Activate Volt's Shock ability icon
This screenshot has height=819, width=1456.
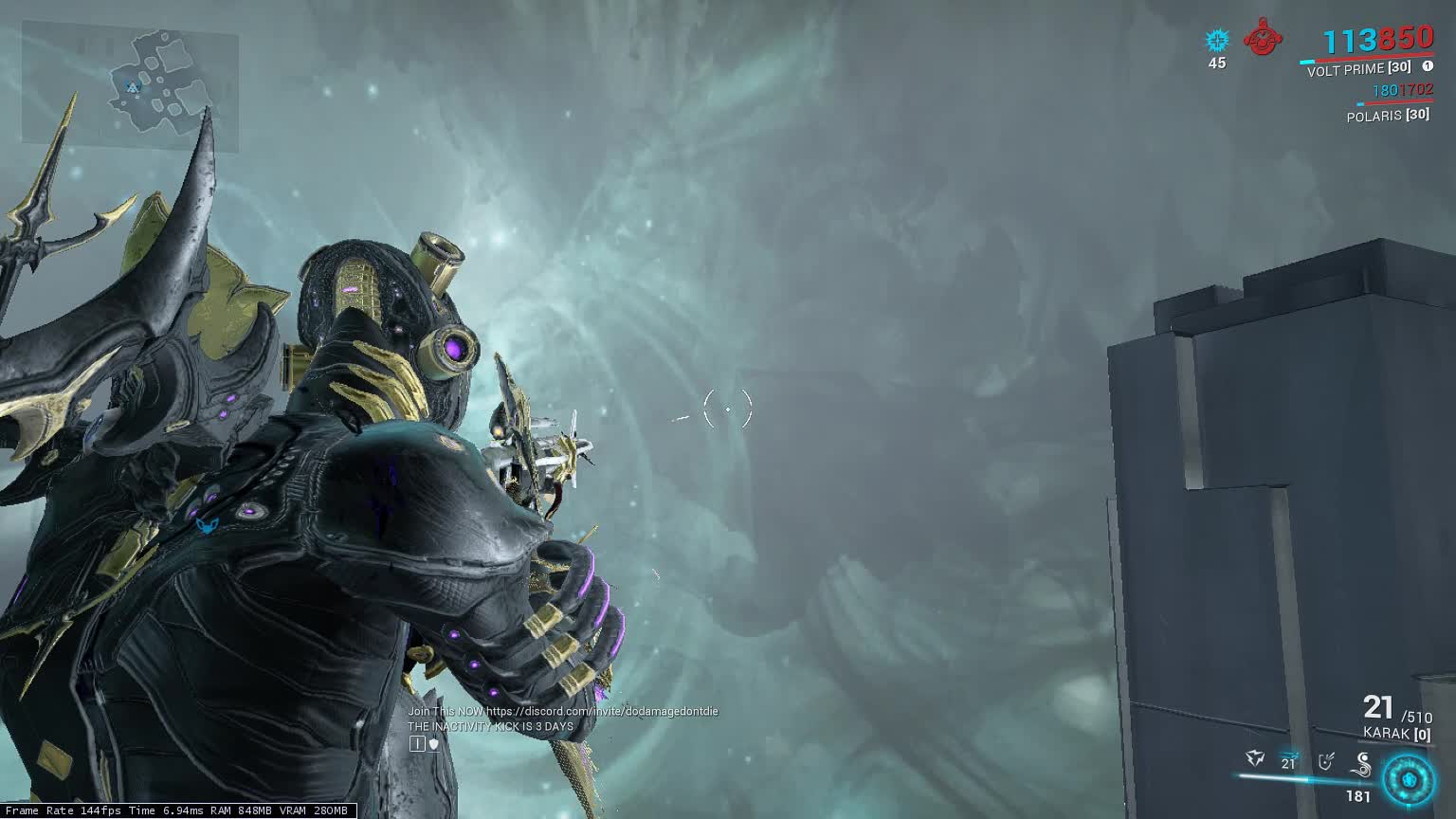[x=1255, y=759]
